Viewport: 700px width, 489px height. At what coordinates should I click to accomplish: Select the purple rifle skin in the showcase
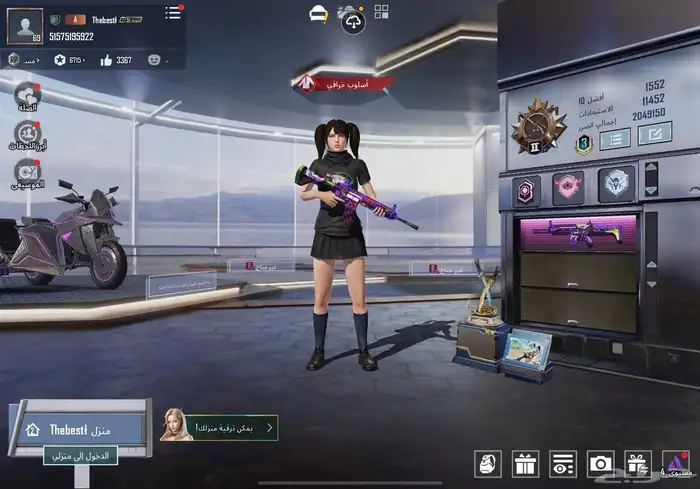click(576, 231)
